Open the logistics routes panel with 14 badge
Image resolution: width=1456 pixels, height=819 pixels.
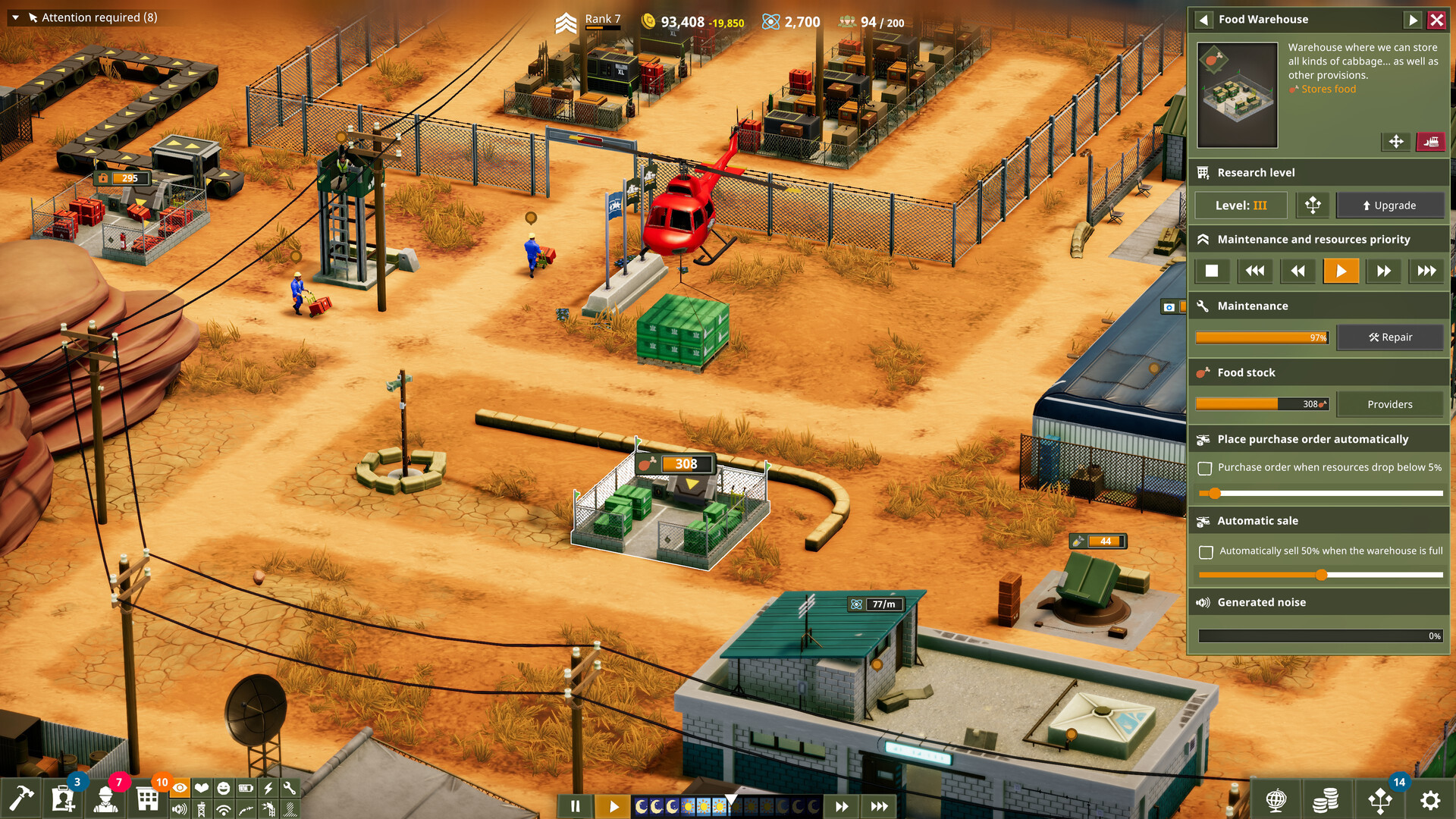(1379, 800)
